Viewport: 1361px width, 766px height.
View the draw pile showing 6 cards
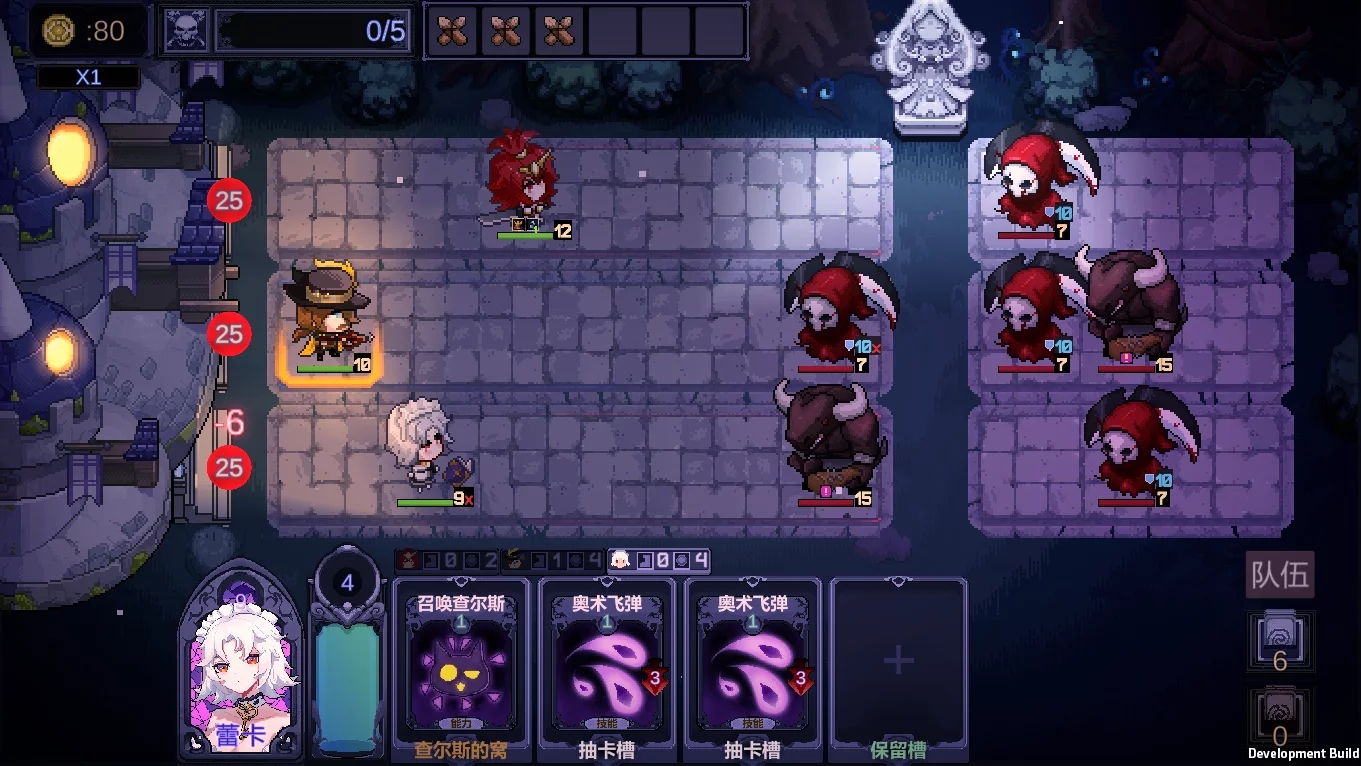[1279, 641]
